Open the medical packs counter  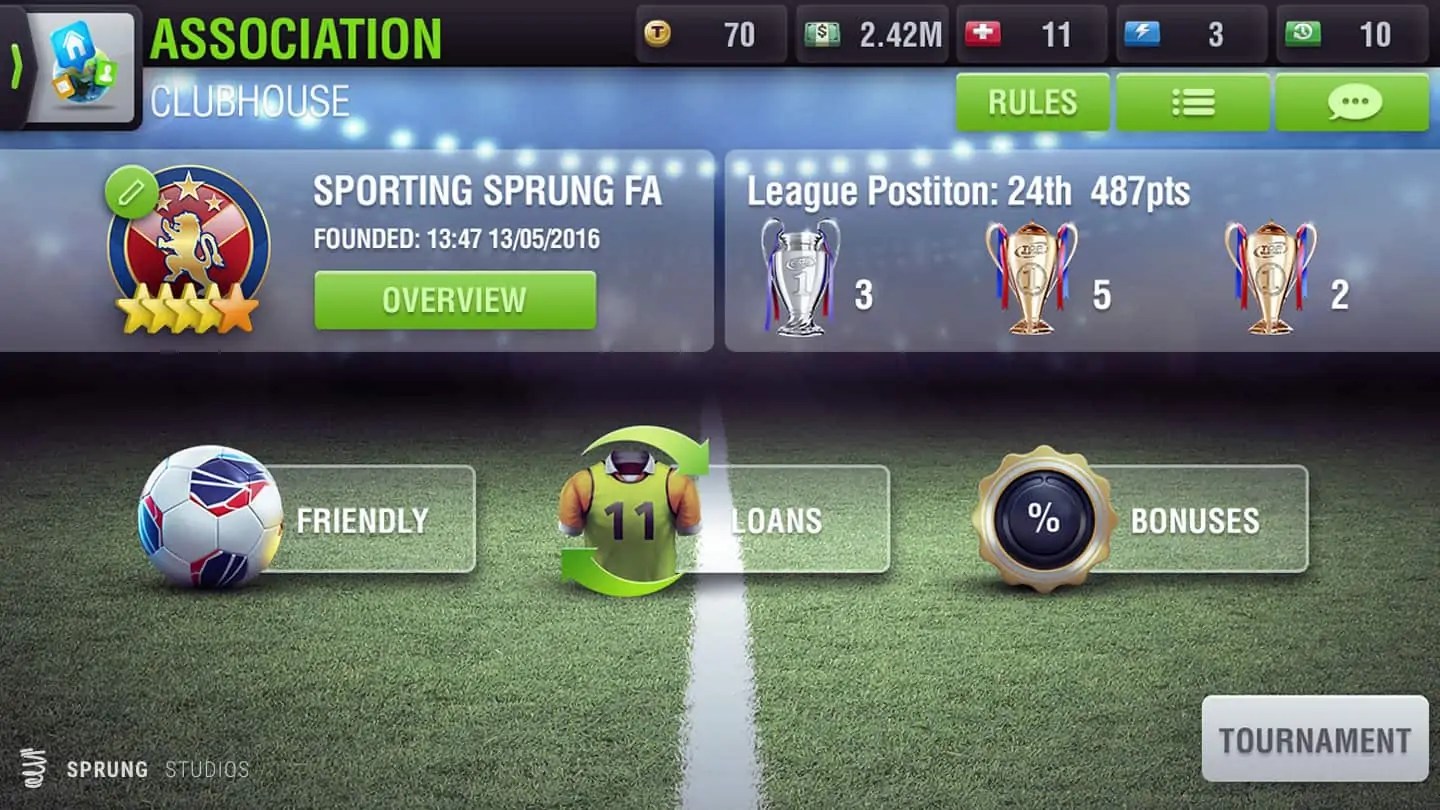pos(1030,35)
